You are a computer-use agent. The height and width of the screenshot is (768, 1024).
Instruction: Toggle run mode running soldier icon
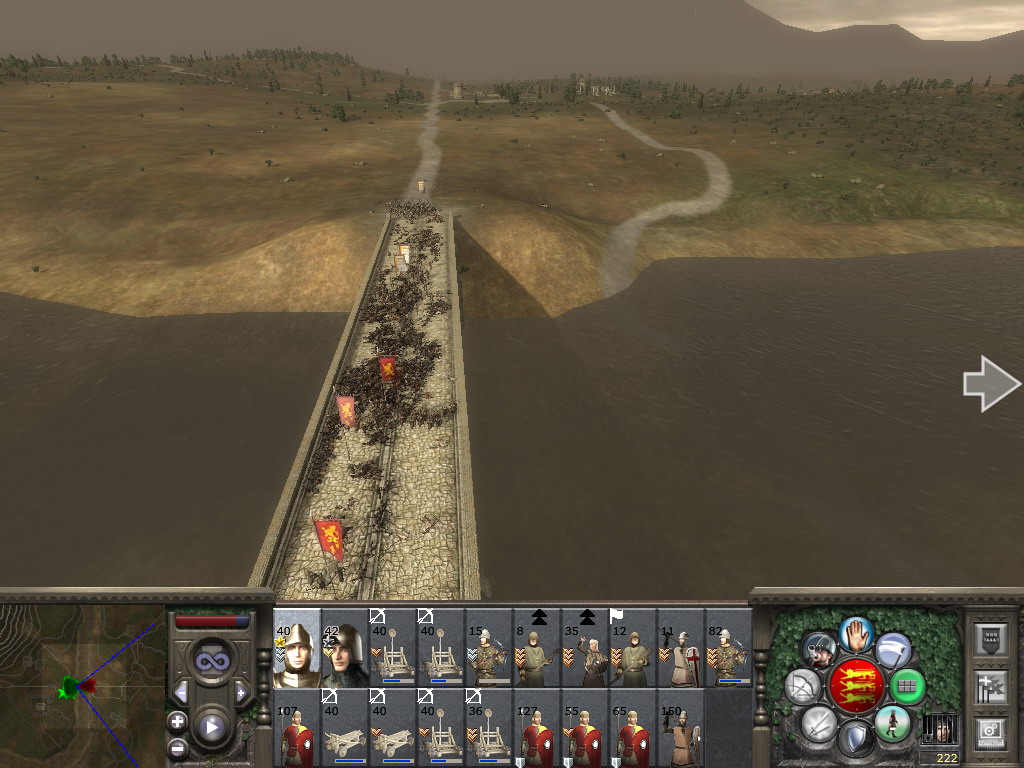click(x=893, y=723)
